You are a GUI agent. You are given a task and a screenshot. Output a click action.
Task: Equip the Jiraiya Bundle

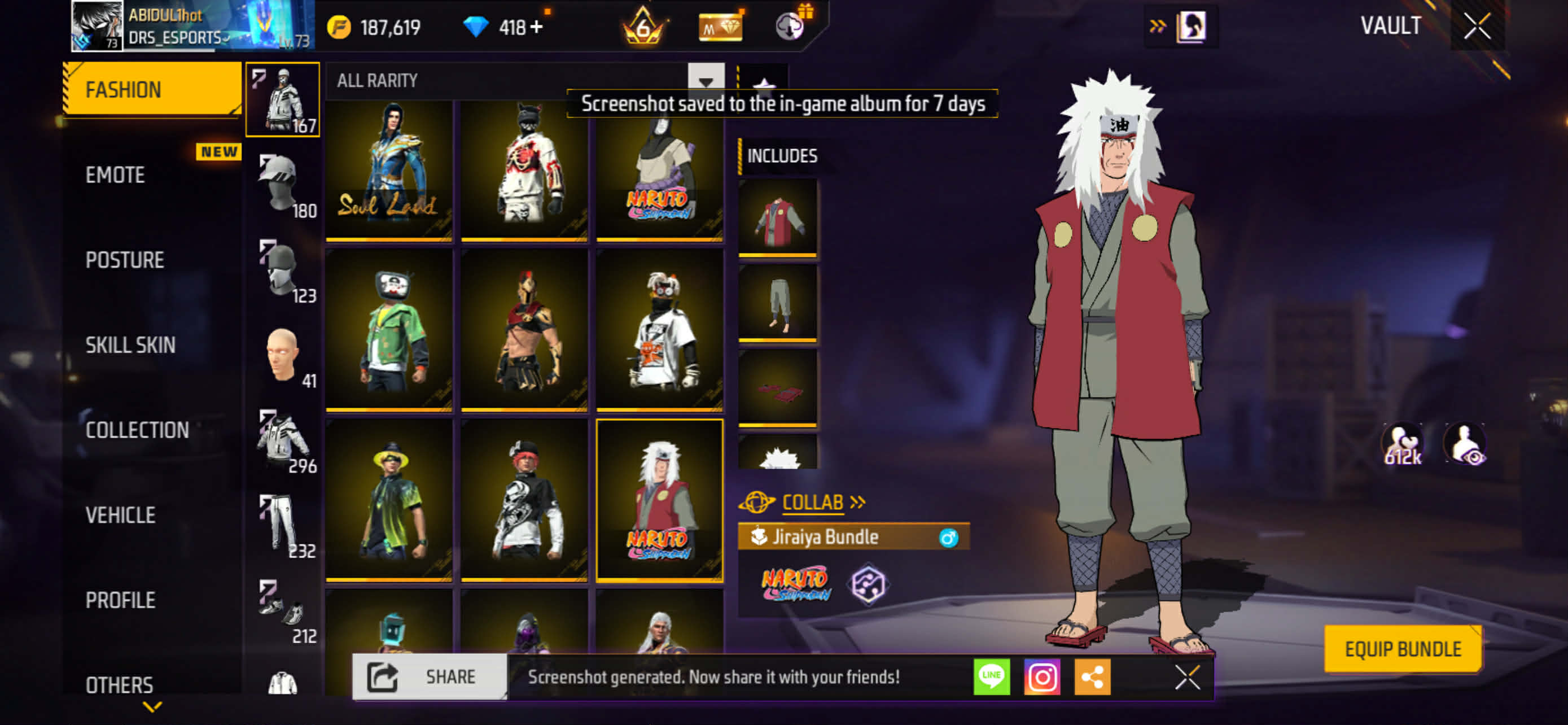1403,649
